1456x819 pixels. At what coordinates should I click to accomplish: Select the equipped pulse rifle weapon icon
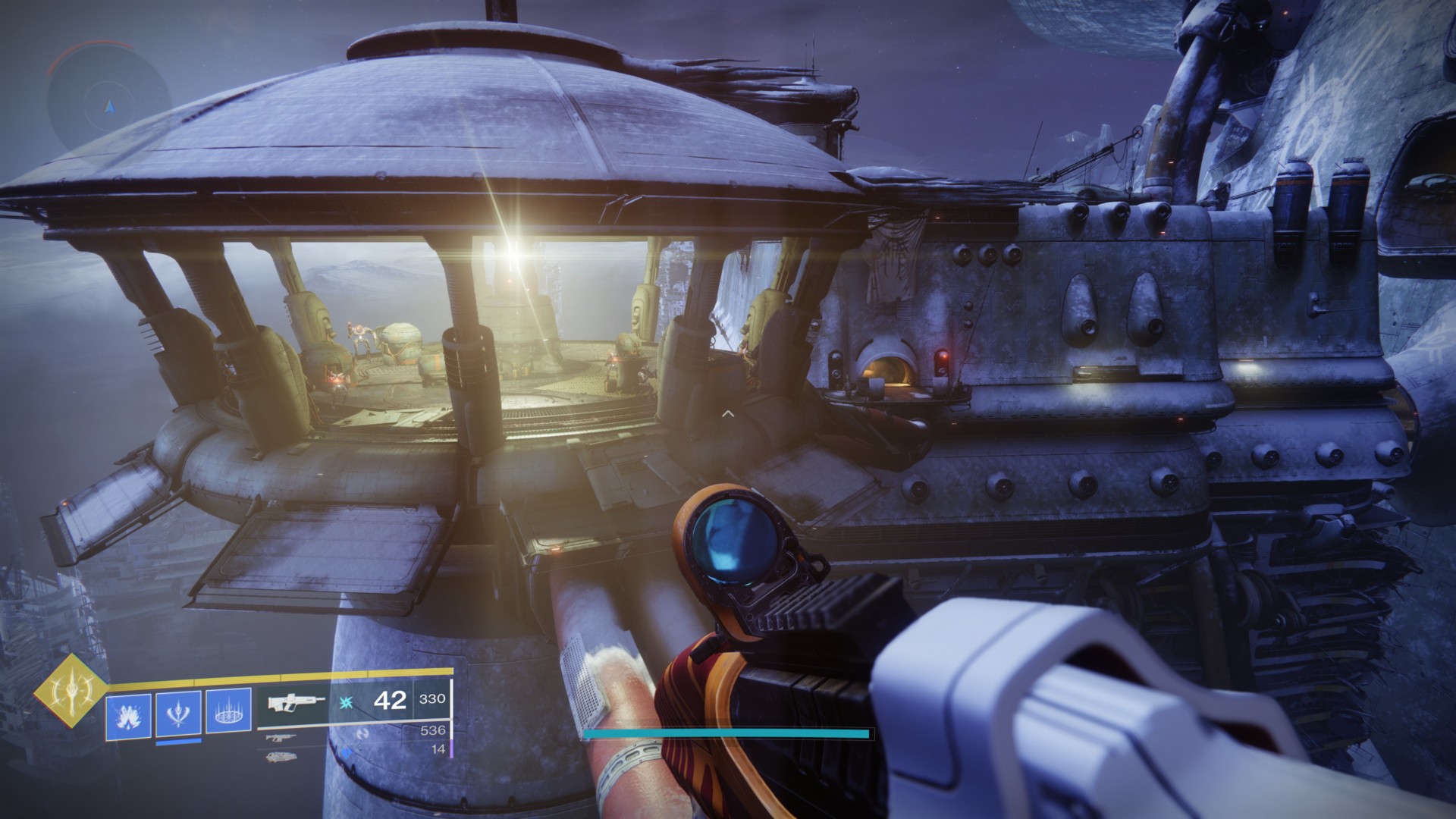296,703
